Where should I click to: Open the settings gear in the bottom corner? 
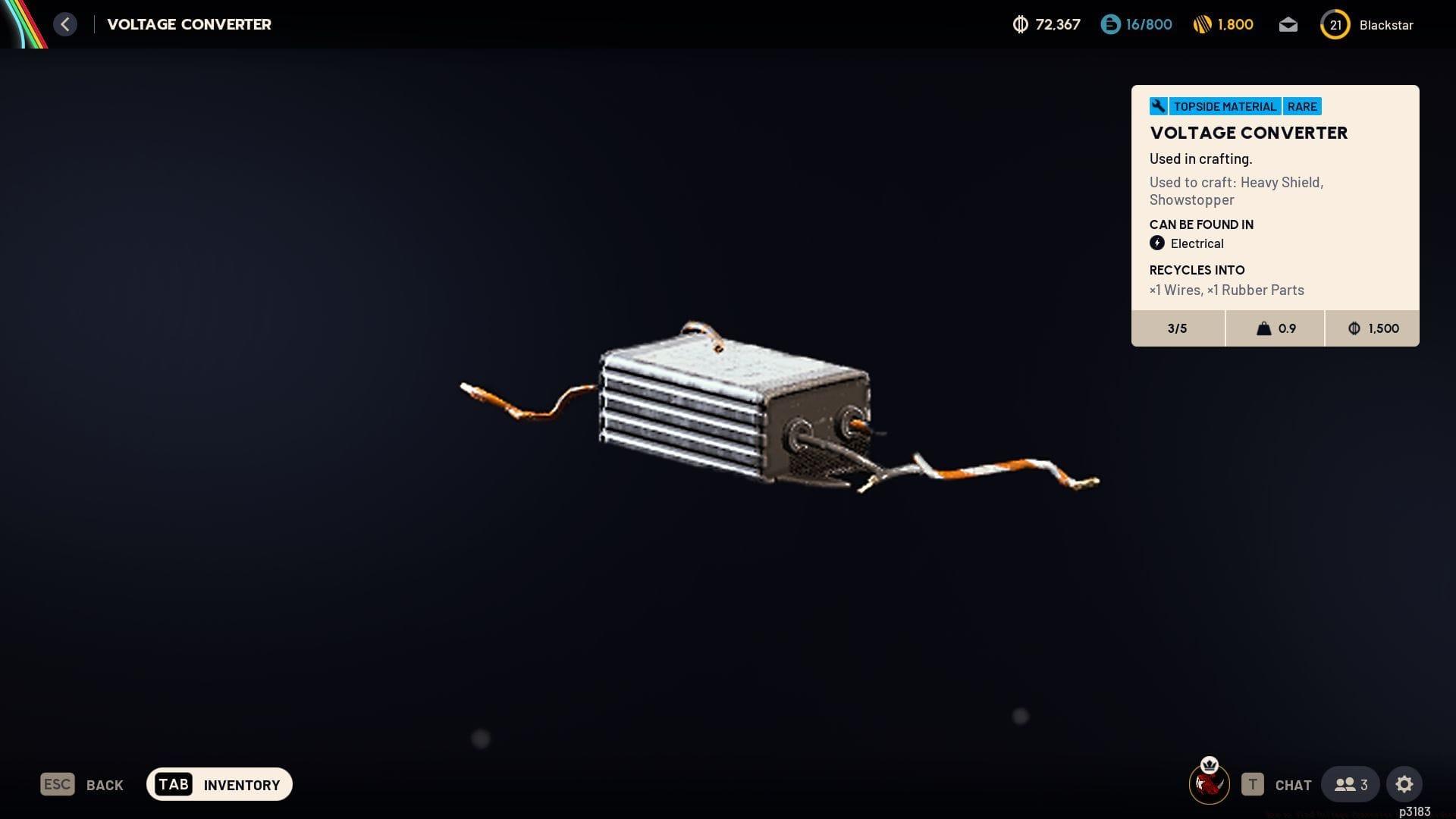tap(1405, 784)
